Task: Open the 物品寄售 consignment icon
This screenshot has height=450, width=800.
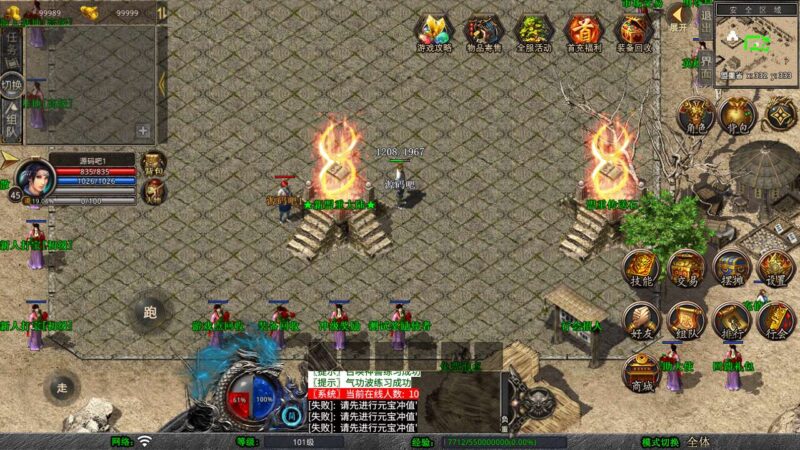Action: coord(484,32)
